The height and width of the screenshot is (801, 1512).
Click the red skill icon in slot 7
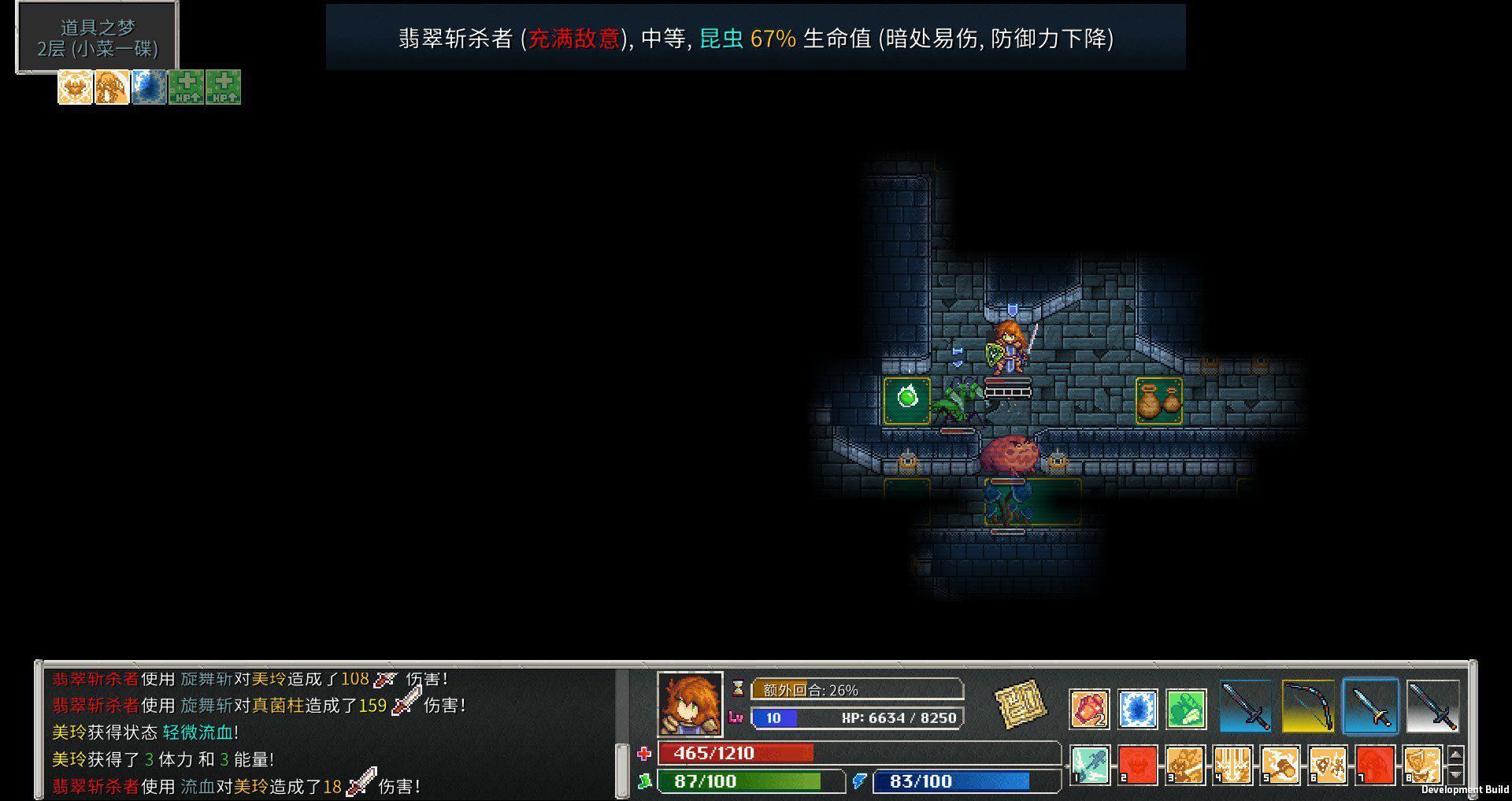tap(1376, 765)
